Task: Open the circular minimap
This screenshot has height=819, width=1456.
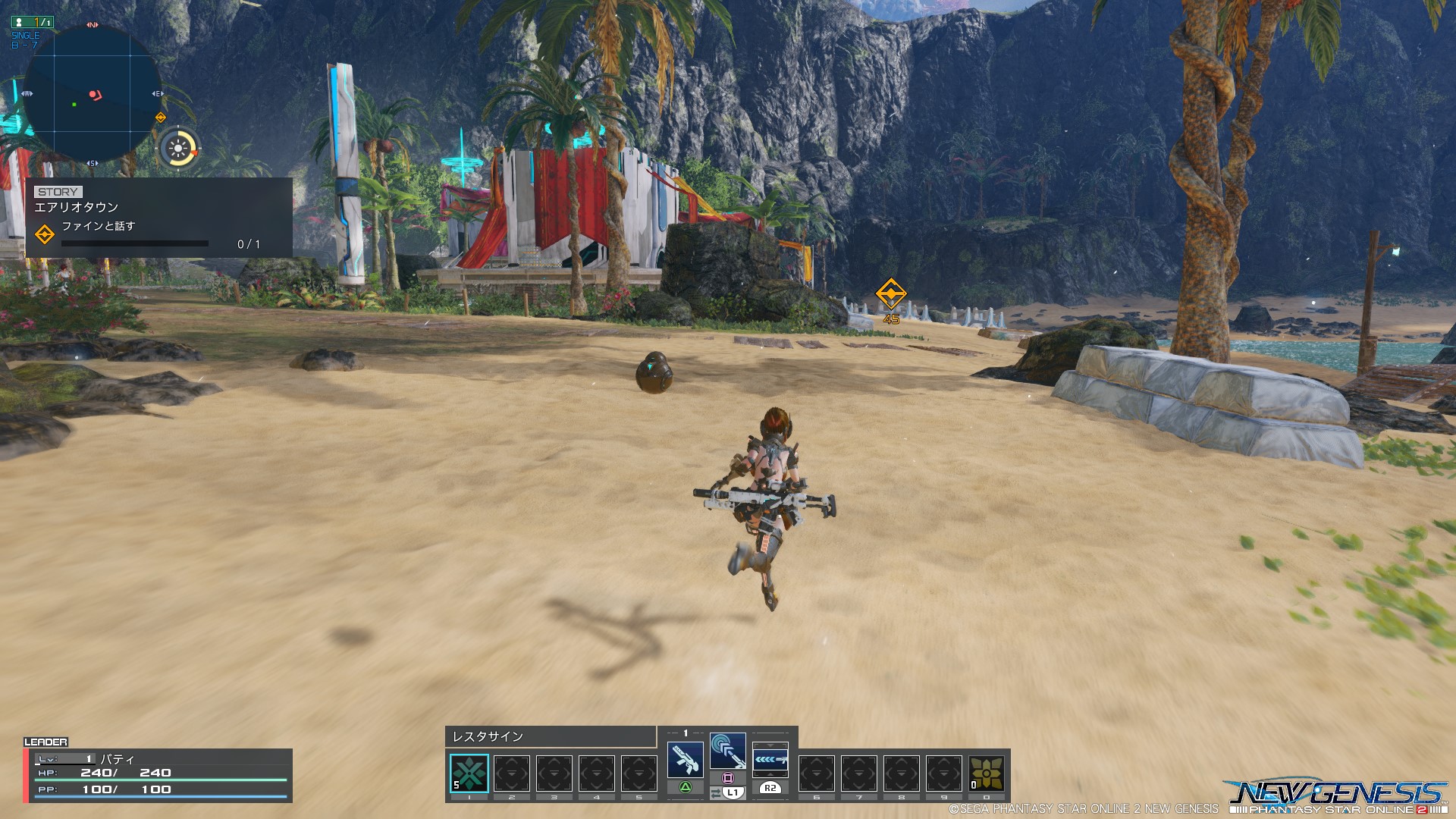Action: point(93,94)
